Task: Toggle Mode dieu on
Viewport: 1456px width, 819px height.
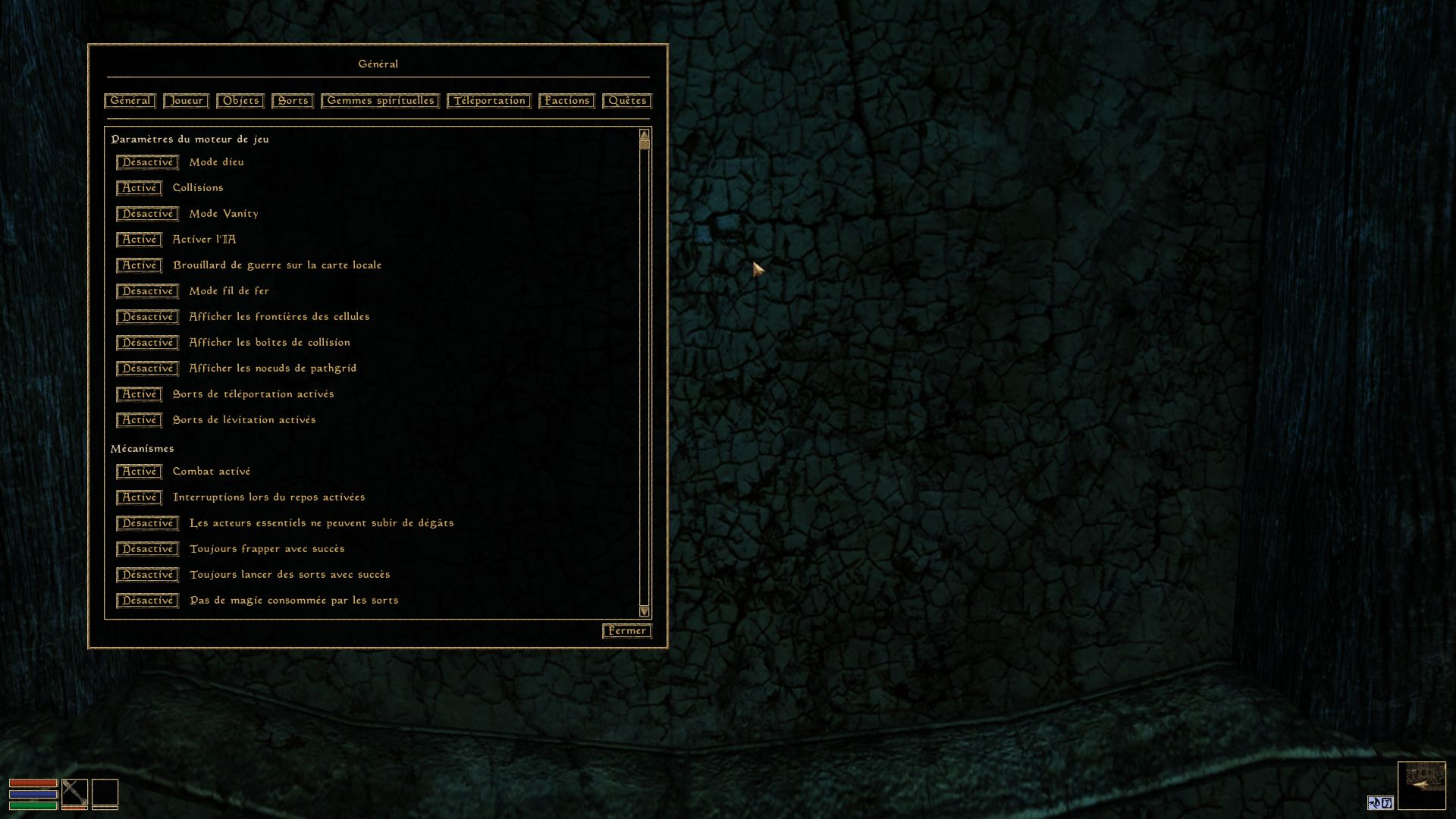Action: 147,162
